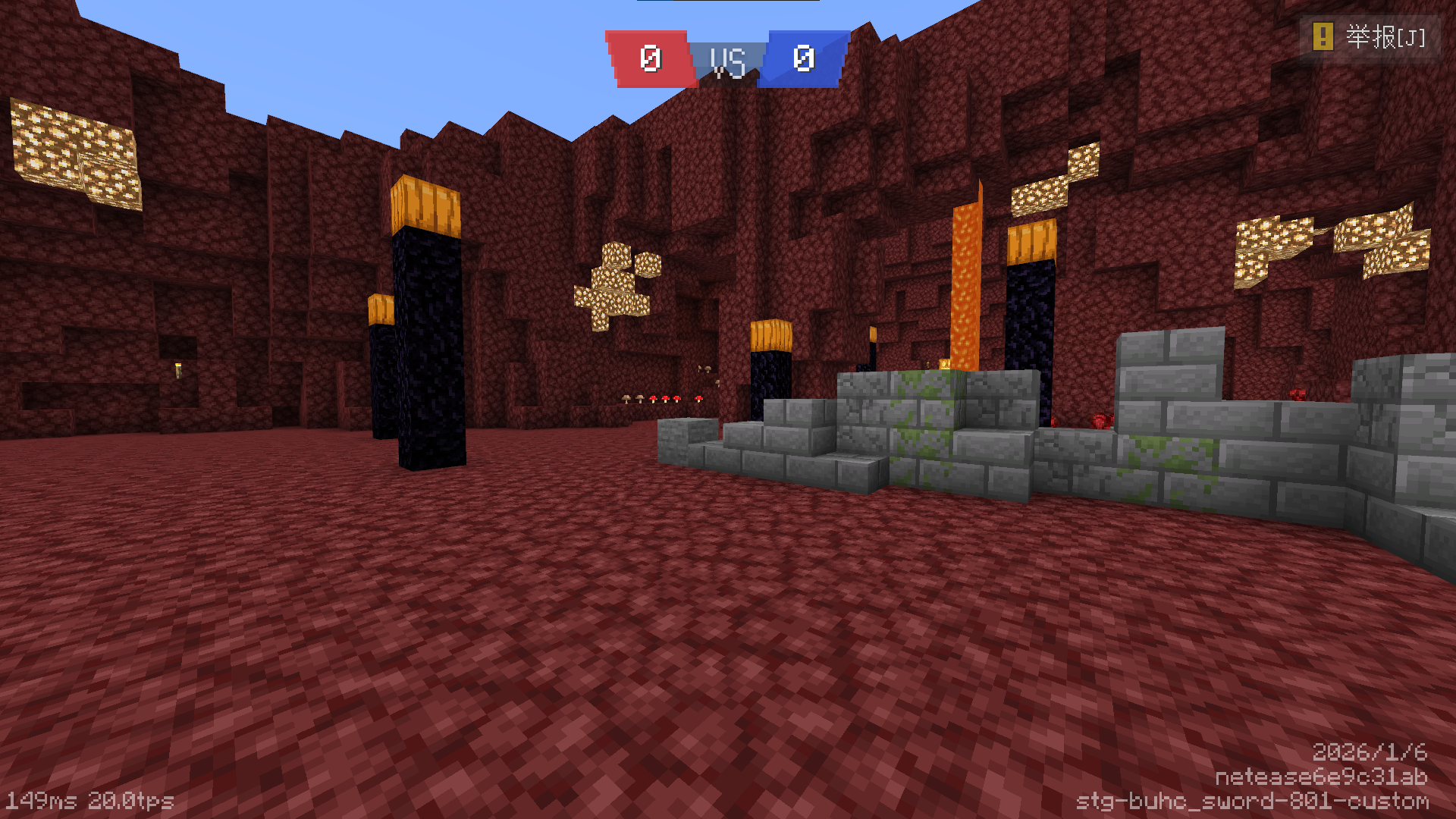1456x819 pixels.
Task: Open the 举报 report button
Action: 1370,36
